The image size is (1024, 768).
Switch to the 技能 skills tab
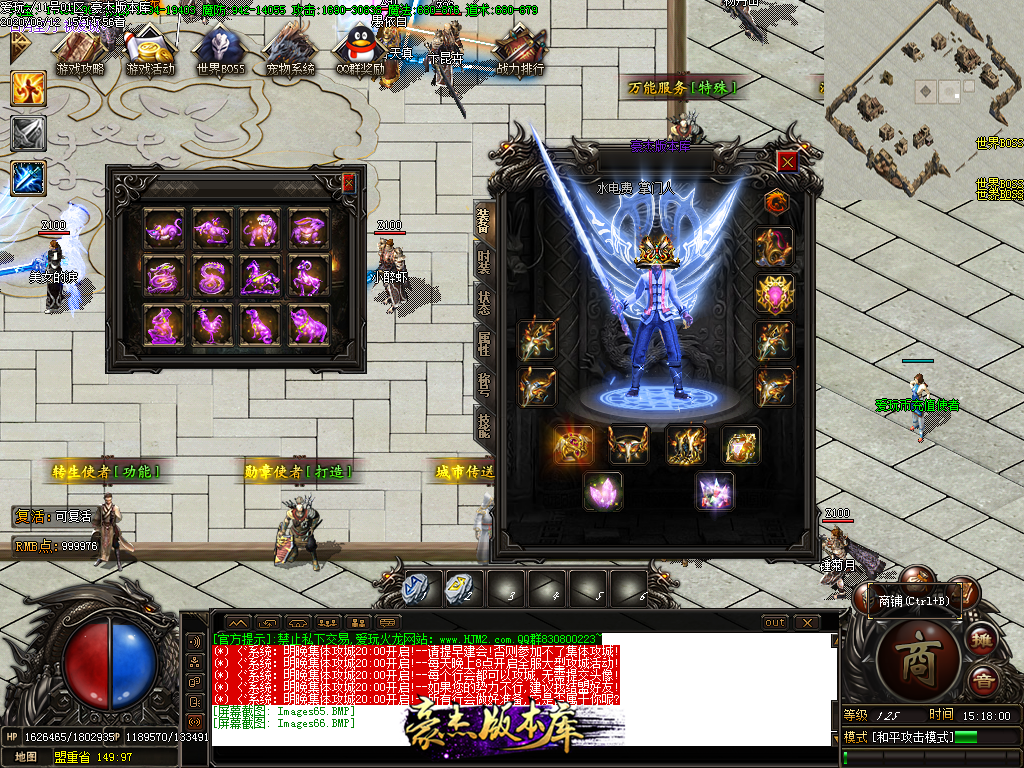click(483, 426)
